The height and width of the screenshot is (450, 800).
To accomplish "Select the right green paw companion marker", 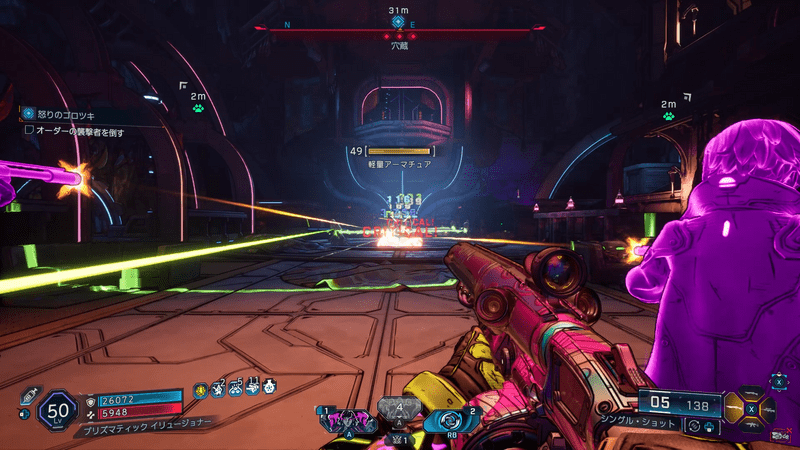I will pyautogui.click(x=668, y=115).
